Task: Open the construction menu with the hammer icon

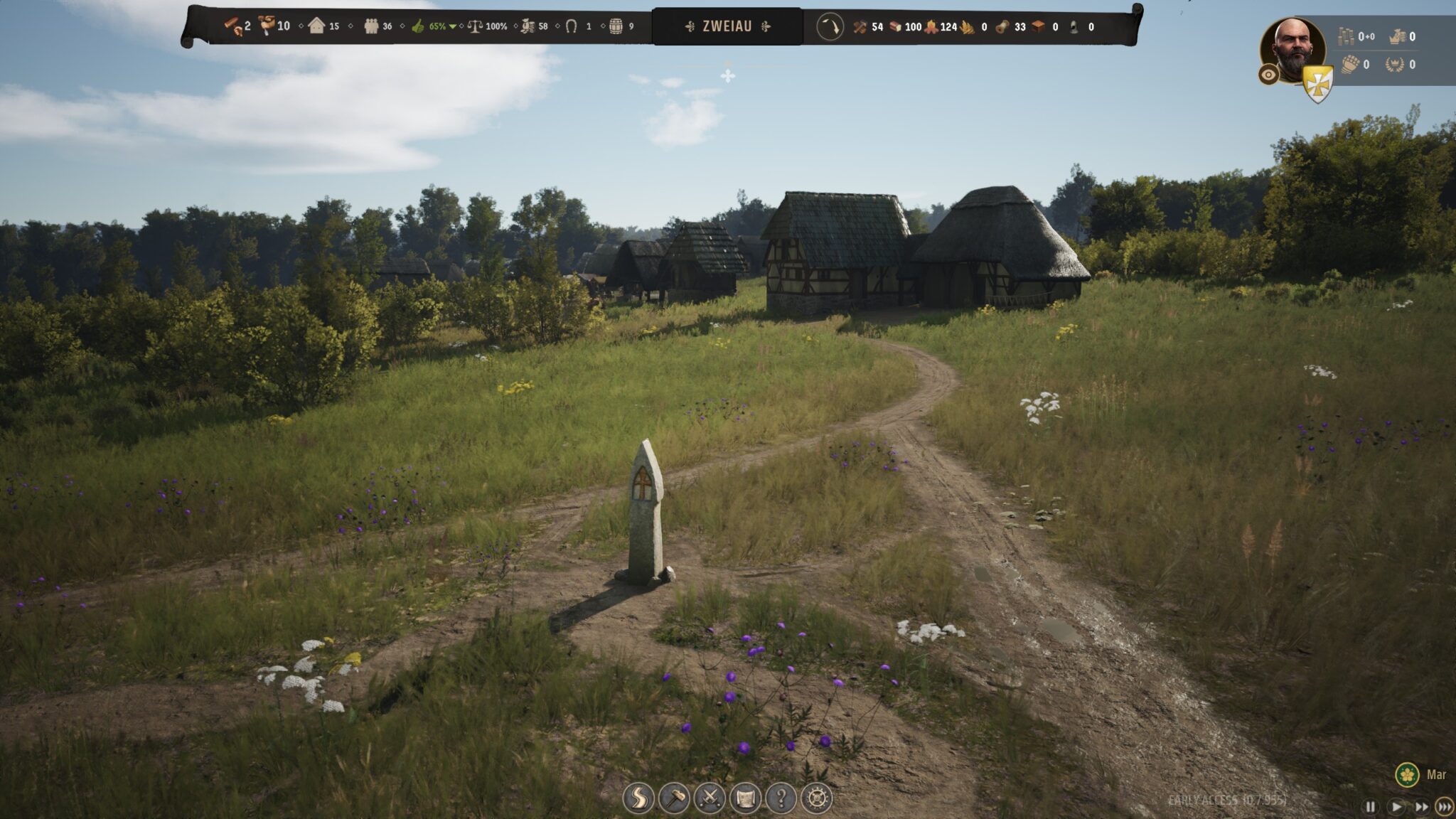Action: (x=673, y=798)
